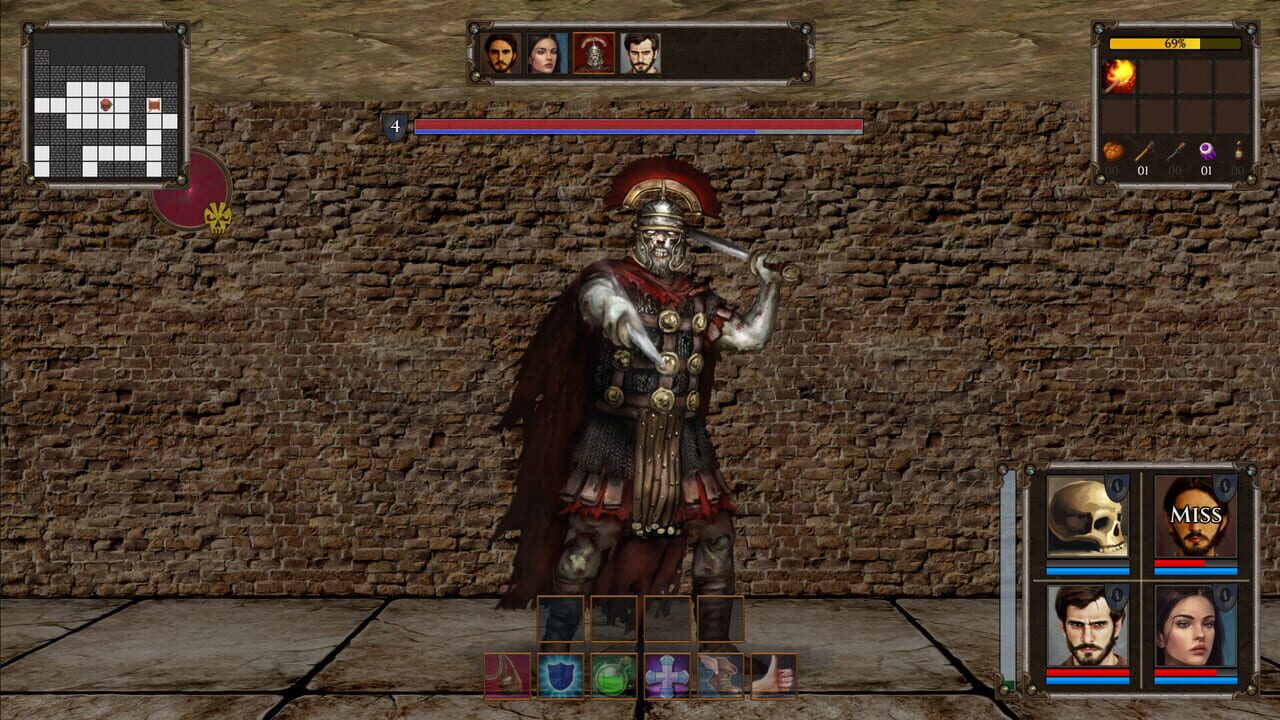Select the torch quick-item showing 01
Viewport: 1280px width, 720px height.
[1144, 153]
